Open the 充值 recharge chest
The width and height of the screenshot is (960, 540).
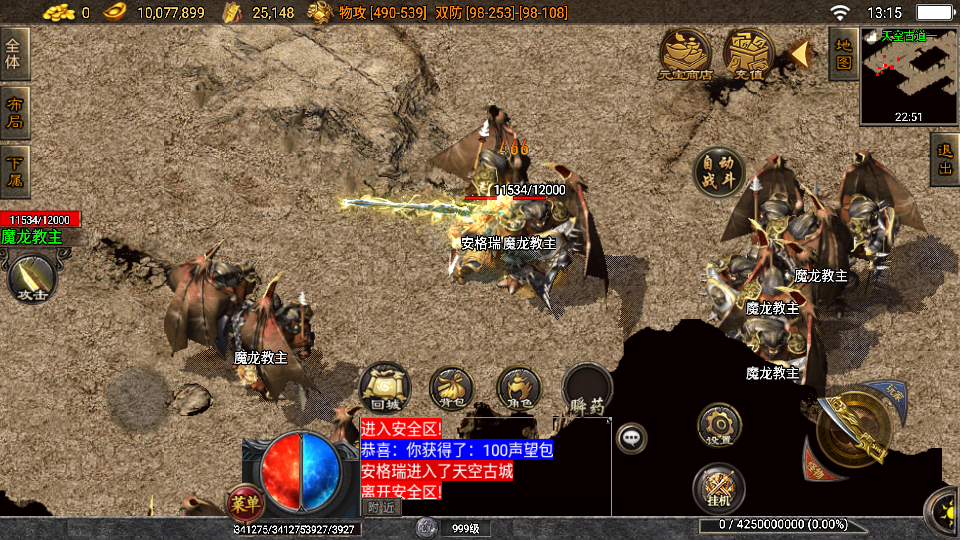tap(749, 52)
